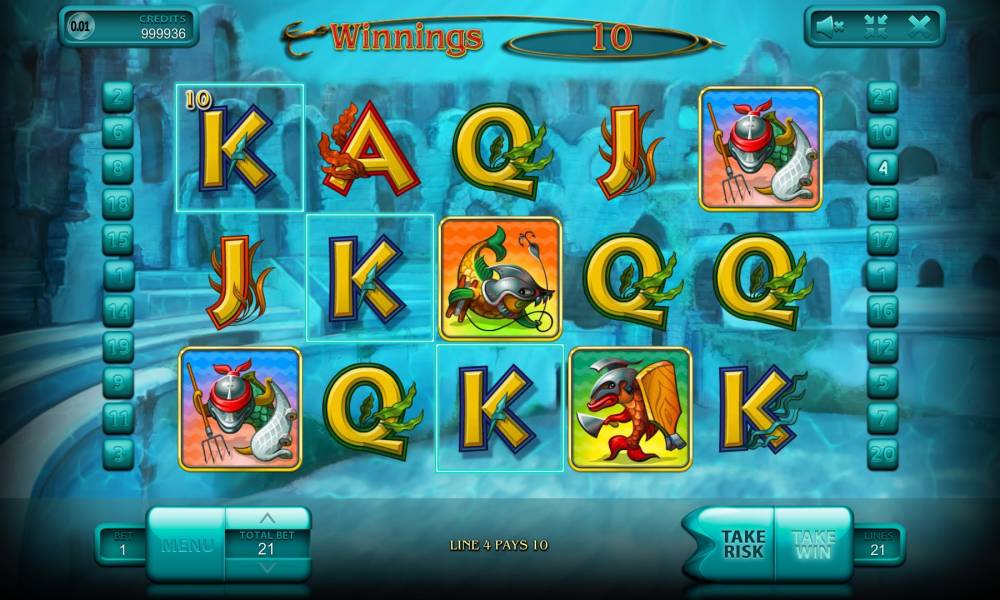Viewport: 1000px width, 600px height.
Task: Decrease total bet with the down arrow
Action: (x=266, y=568)
